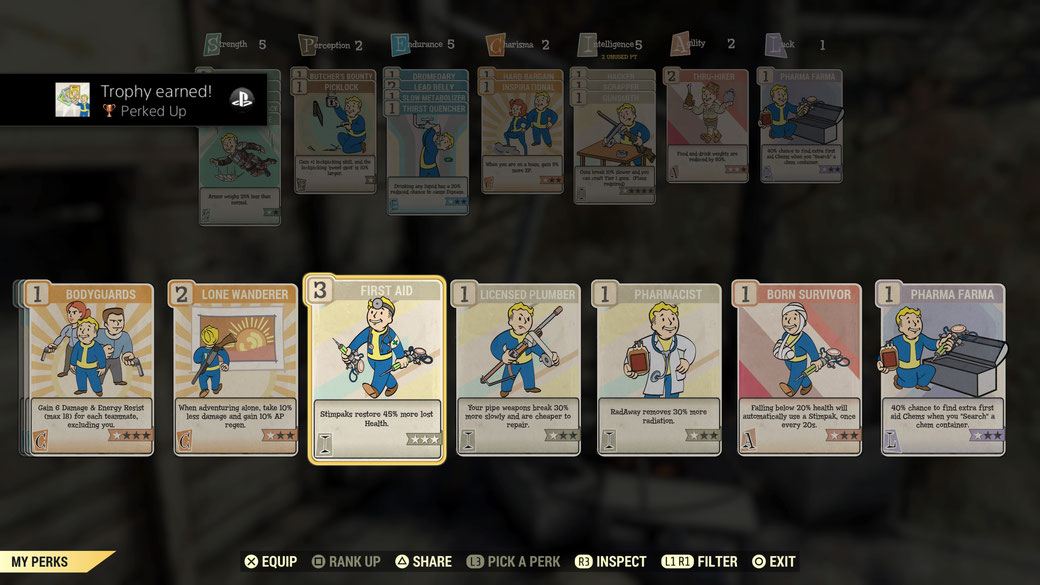Switch to the Luck attribute header
1040x585 pixels.
pyautogui.click(x=796, y=45)
